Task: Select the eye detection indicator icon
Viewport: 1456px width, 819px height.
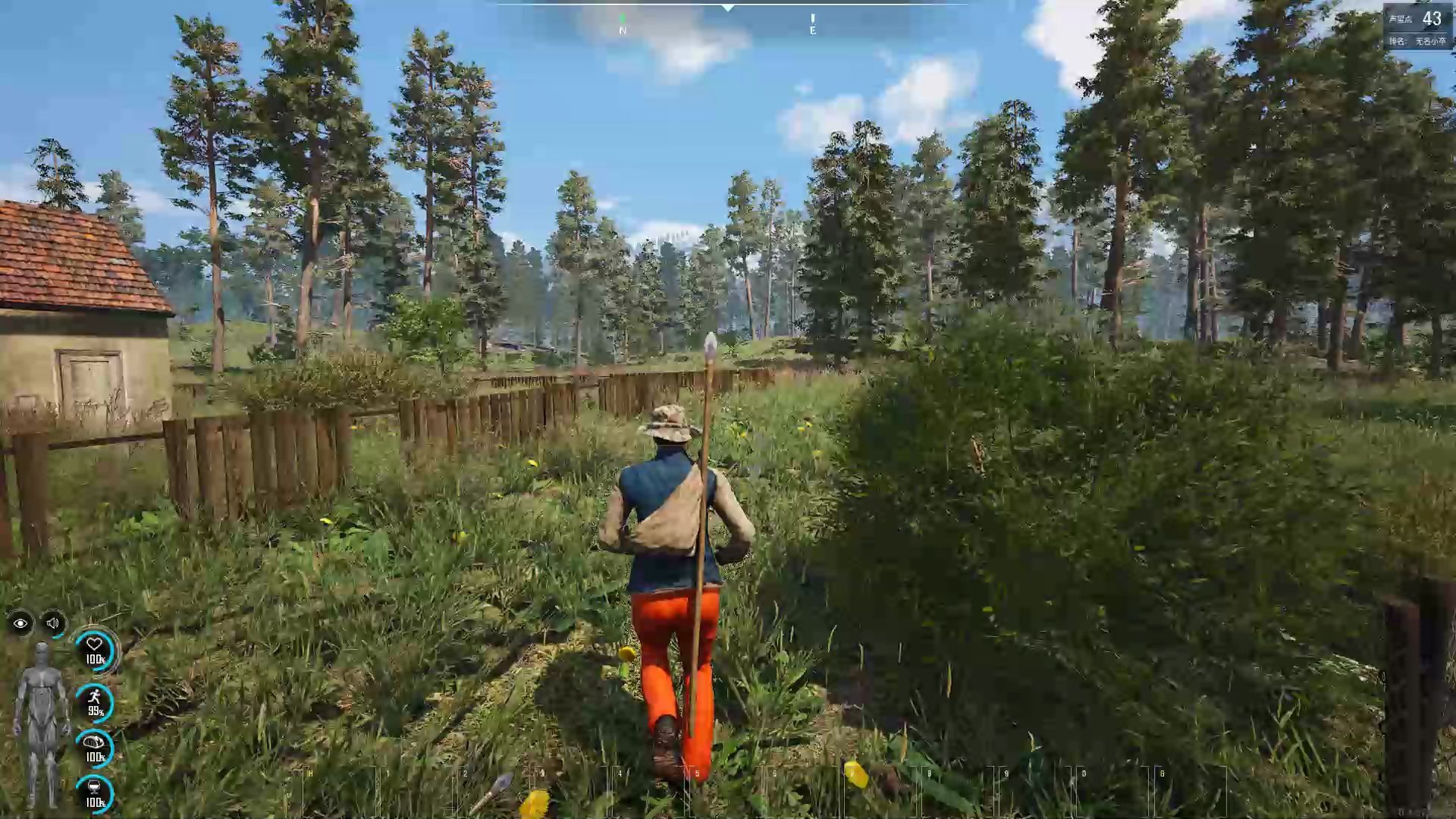Action: [20, 624]
